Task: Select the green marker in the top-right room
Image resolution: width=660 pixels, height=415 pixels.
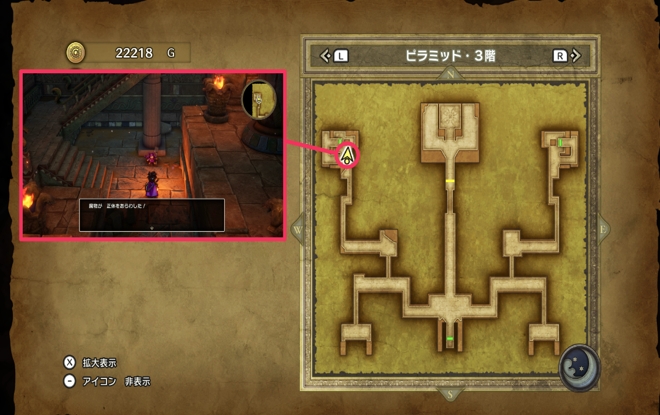Action: [x=561, y=143]
